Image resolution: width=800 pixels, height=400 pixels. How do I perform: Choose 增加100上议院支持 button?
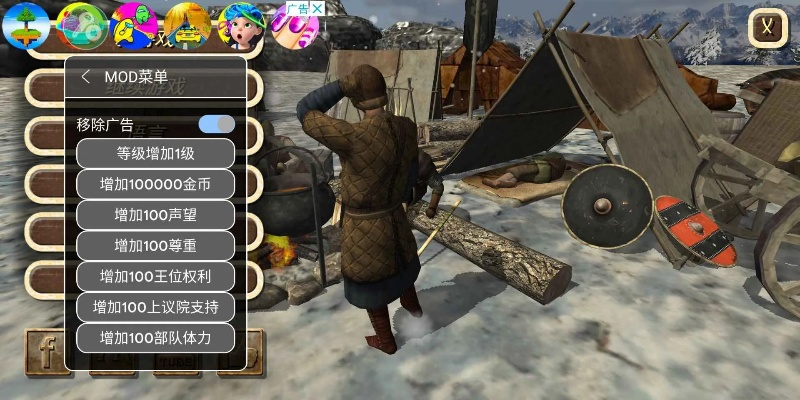click(x=155, y=306)
